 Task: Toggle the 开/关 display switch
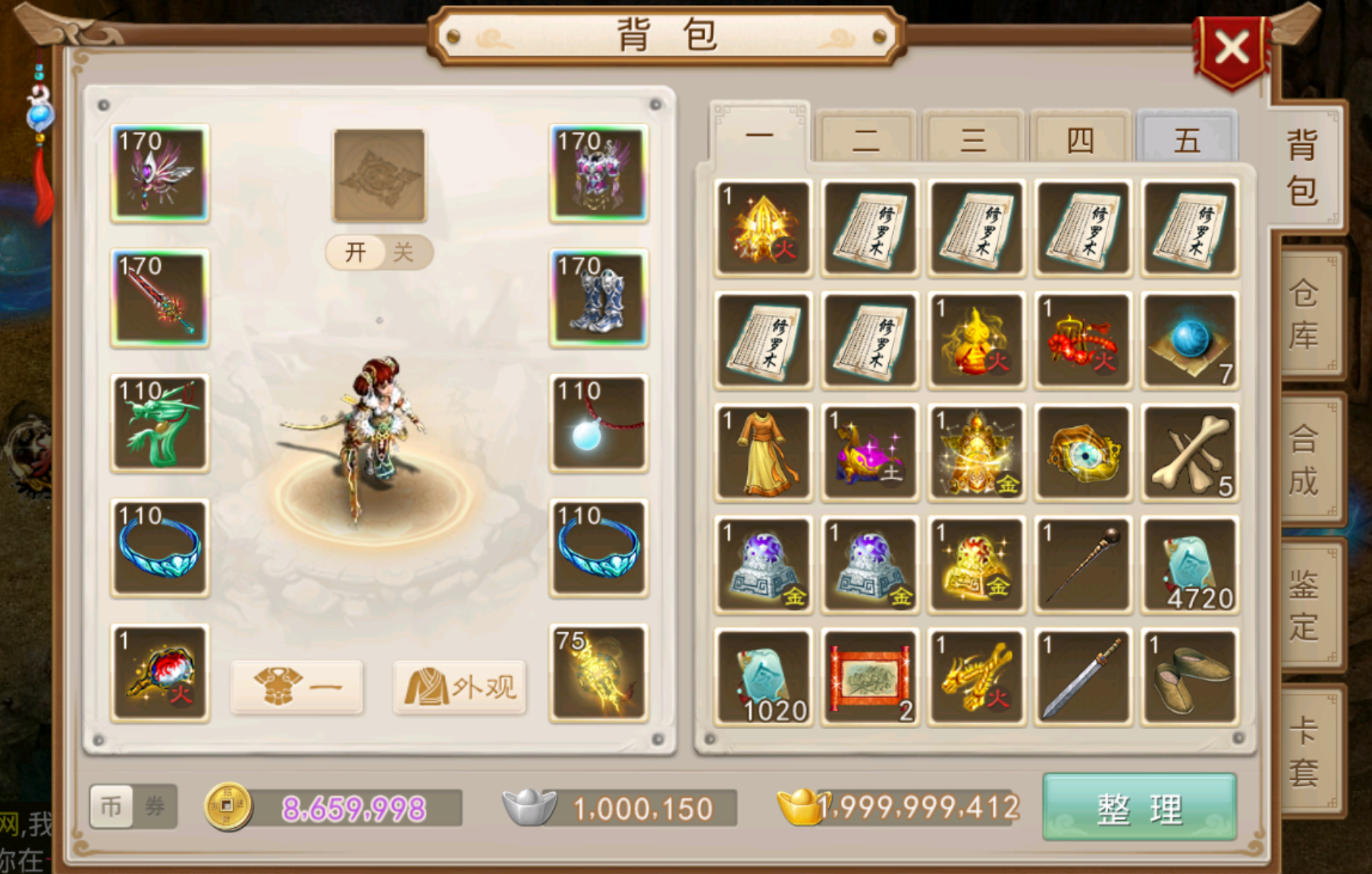(x=379, y=252)
